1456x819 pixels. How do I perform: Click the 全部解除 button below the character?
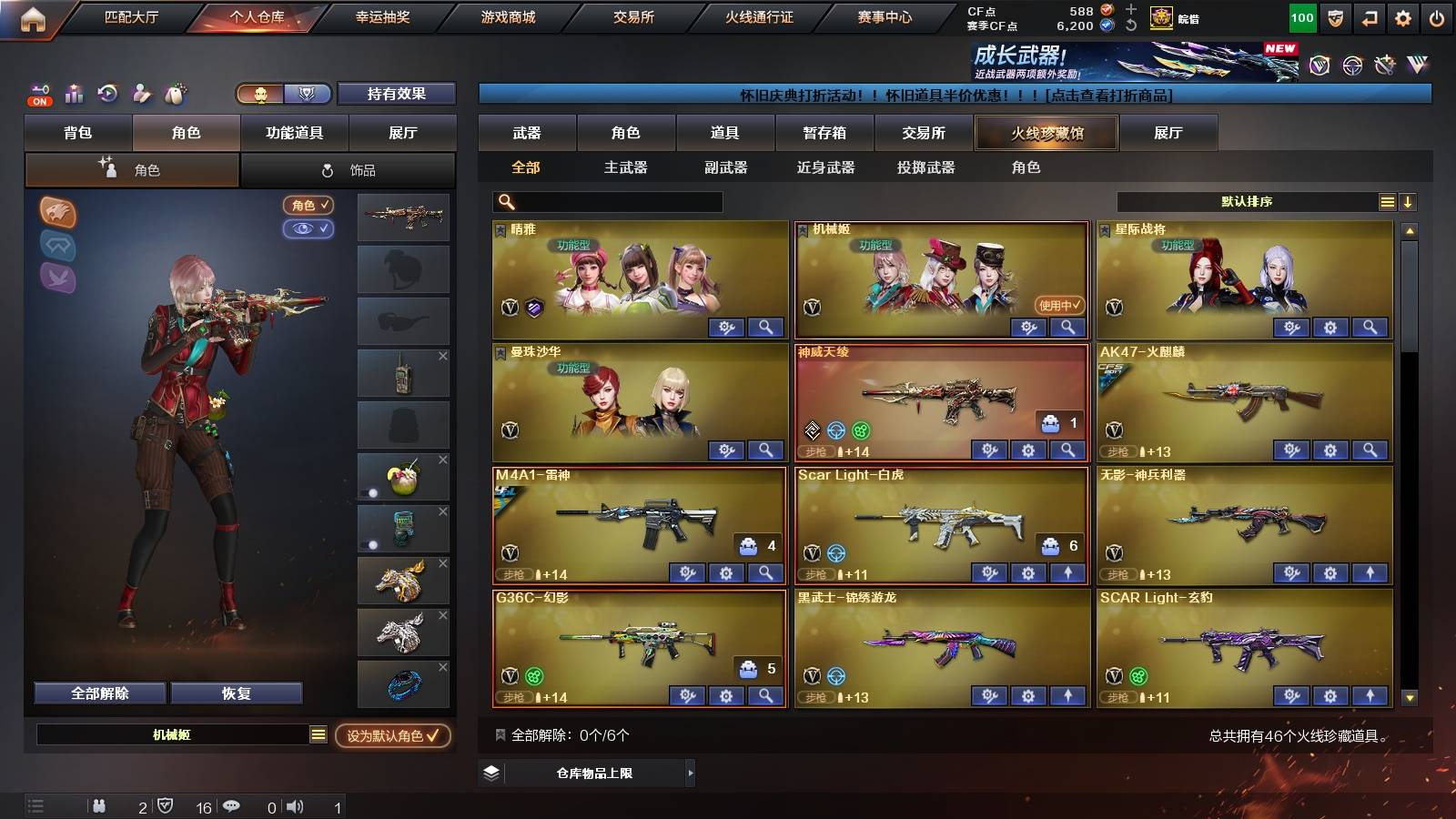[x=99, y=693]
